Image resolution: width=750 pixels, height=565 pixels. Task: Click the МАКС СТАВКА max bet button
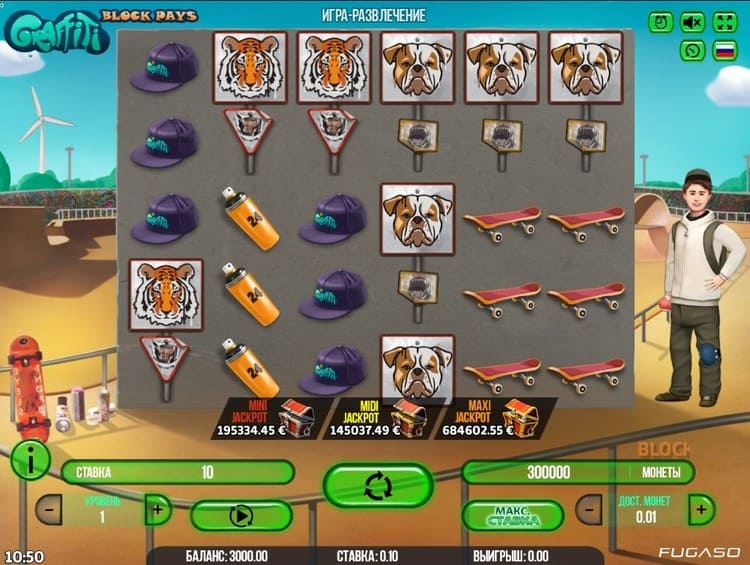[x=513, y=515]
